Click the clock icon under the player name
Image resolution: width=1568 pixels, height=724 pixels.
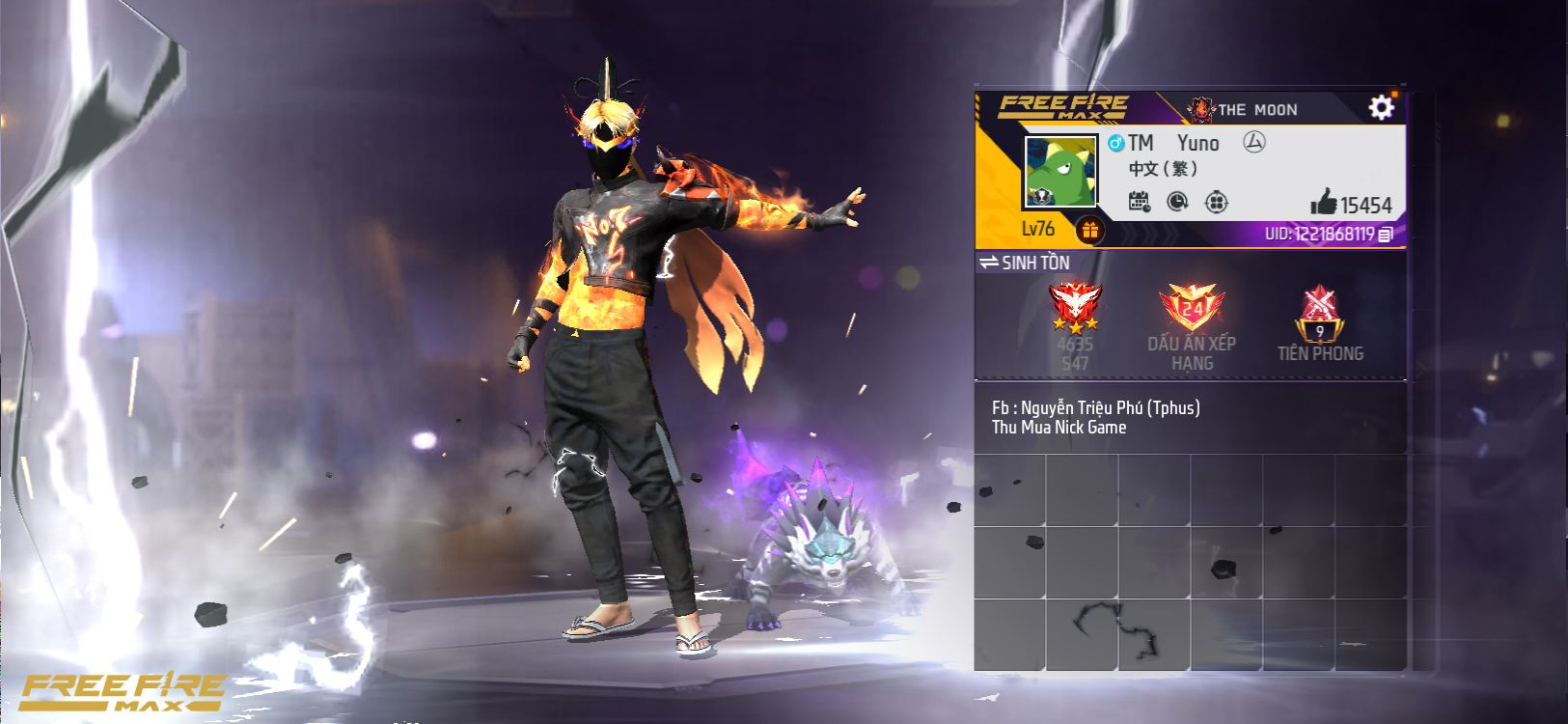[1177, 202]
